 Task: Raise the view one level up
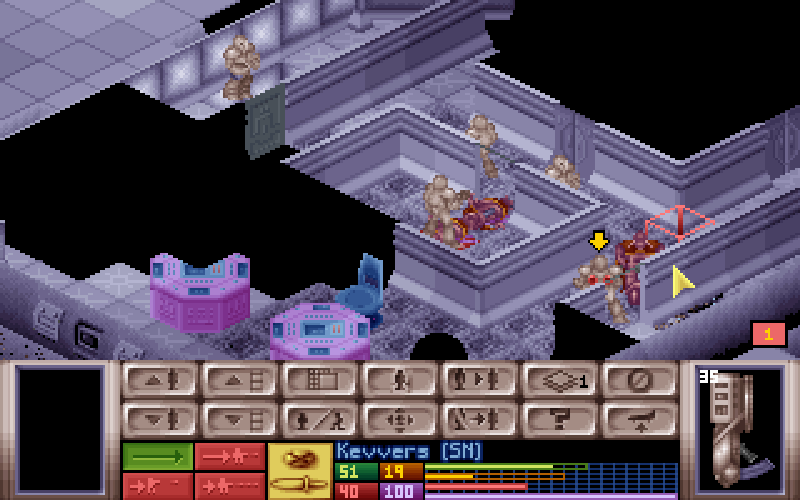pos(240,380)
